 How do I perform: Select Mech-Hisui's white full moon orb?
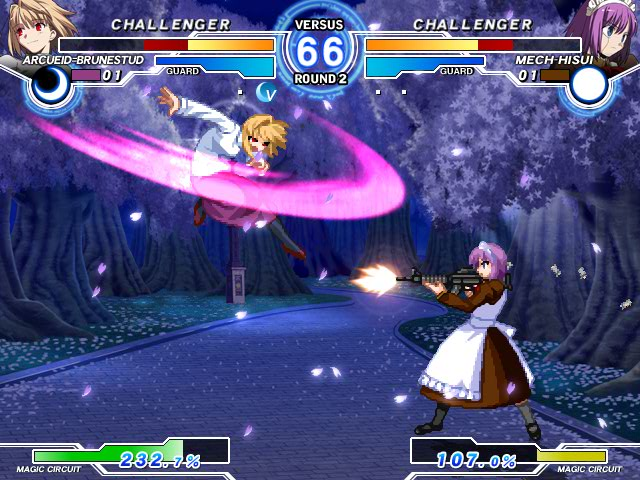(x=589, y=86)
